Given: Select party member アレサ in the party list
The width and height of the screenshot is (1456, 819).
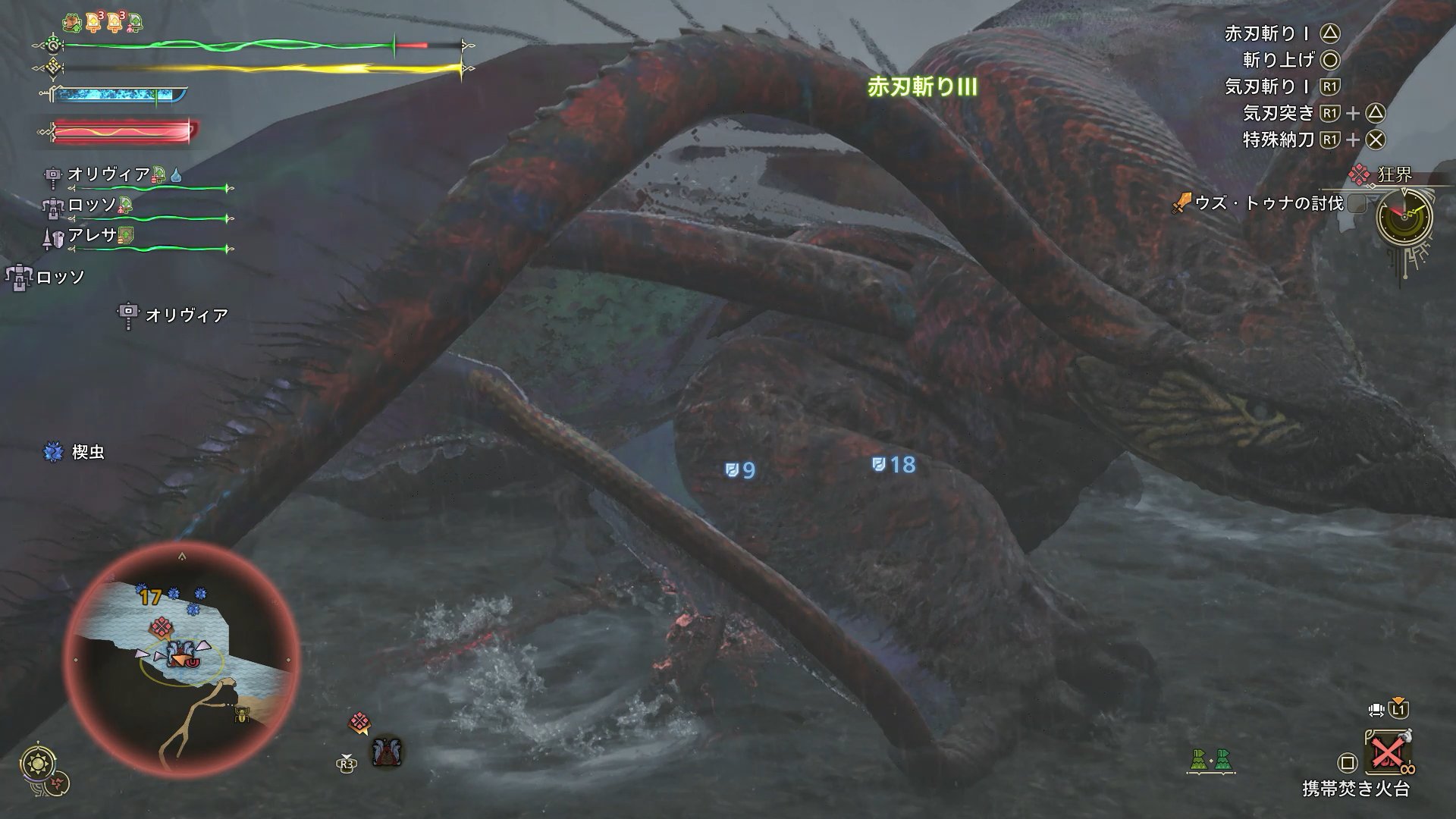Looking at the screenshot, I should 93,236.
